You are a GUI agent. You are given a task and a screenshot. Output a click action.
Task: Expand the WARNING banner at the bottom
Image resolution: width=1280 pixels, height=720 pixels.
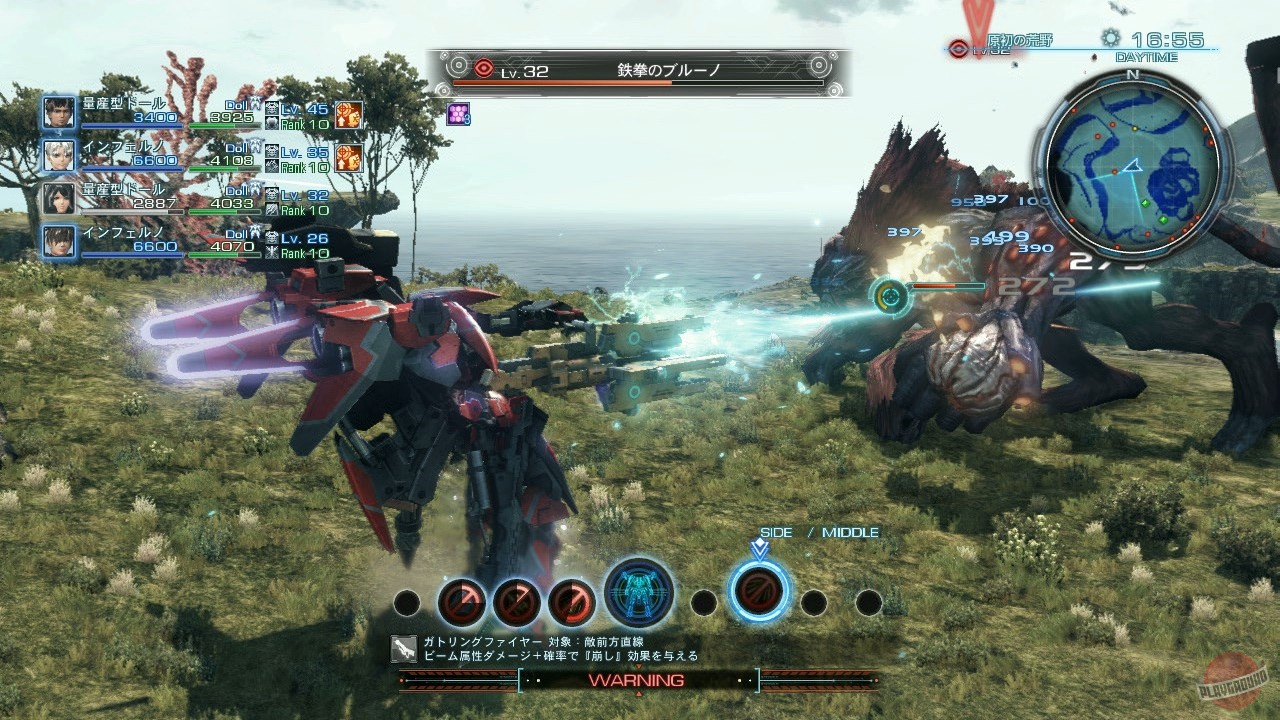(639, 679)
